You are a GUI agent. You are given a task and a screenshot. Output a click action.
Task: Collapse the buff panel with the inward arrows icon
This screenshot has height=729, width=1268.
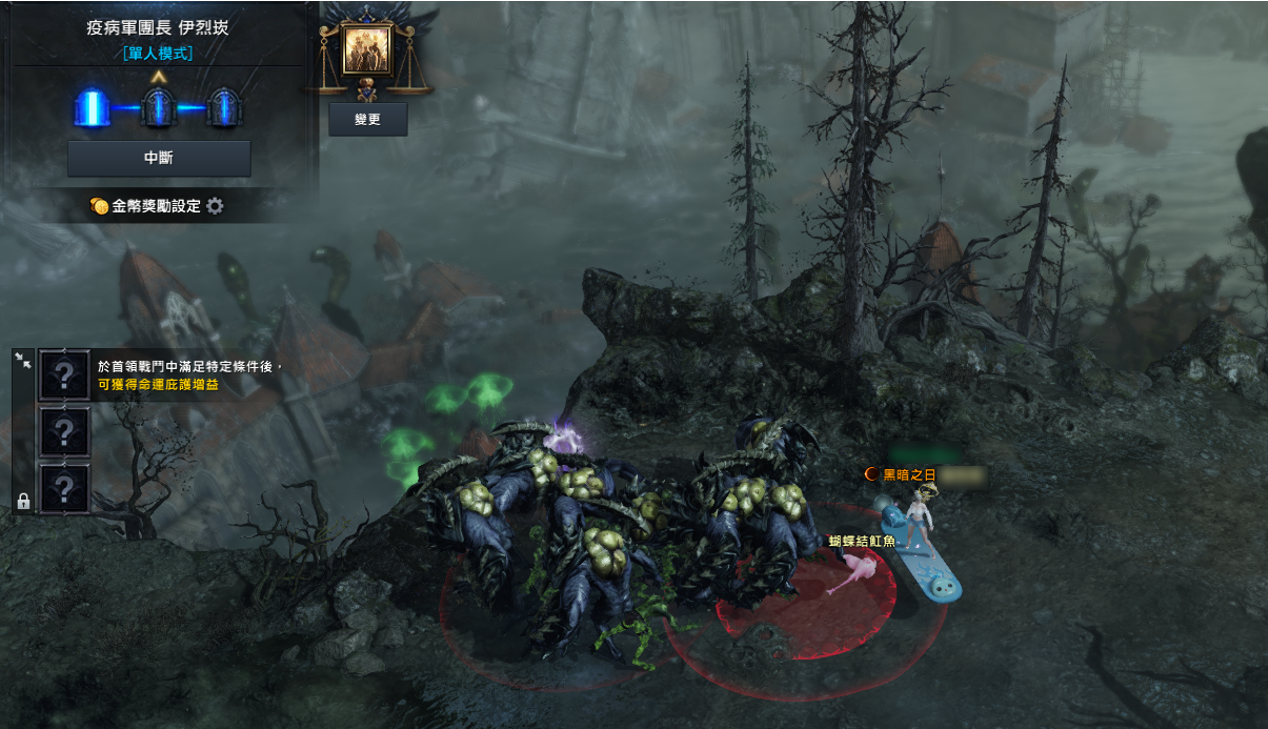pos(23,361)
